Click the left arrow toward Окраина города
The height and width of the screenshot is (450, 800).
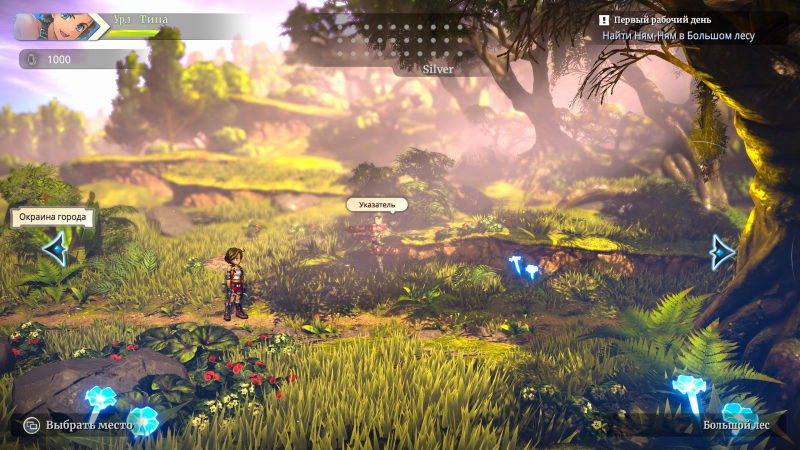[x=54, y=249]
